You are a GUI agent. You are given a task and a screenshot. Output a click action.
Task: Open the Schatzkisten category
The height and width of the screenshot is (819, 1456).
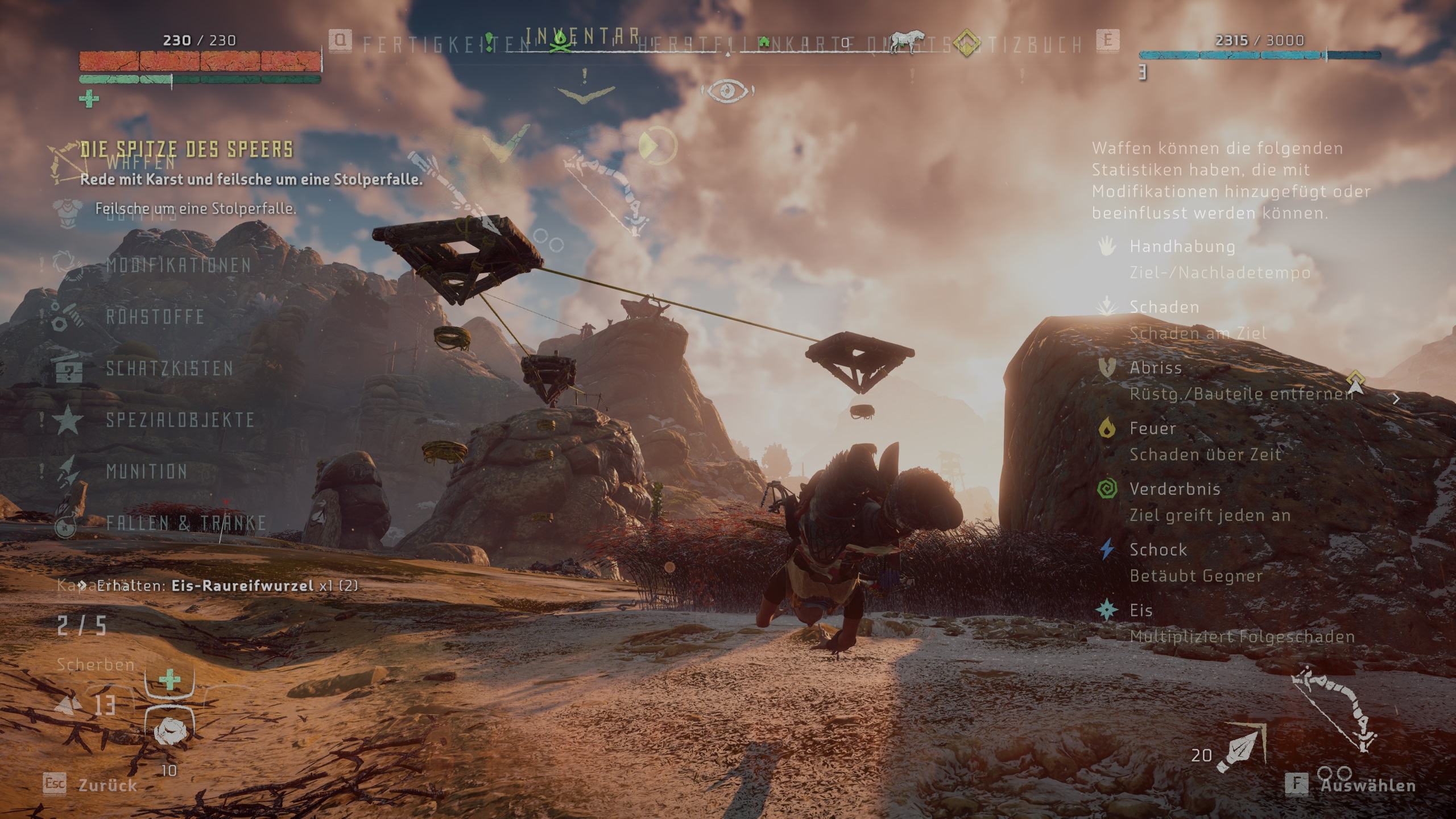[x=169, y=369]
